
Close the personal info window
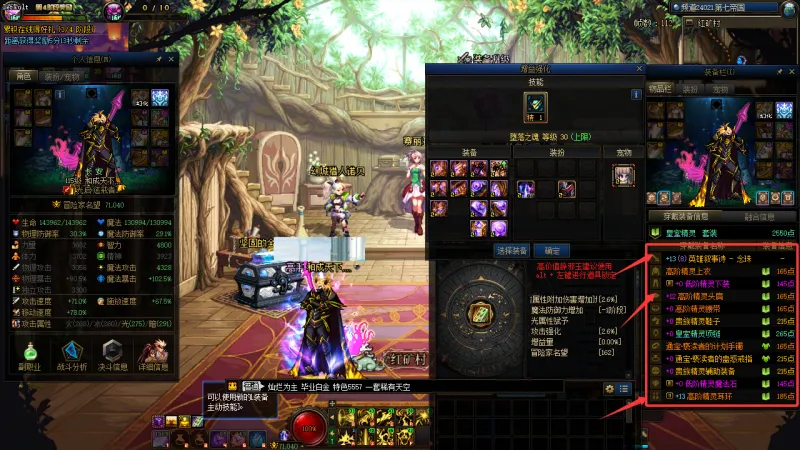[x=173, y=60]
